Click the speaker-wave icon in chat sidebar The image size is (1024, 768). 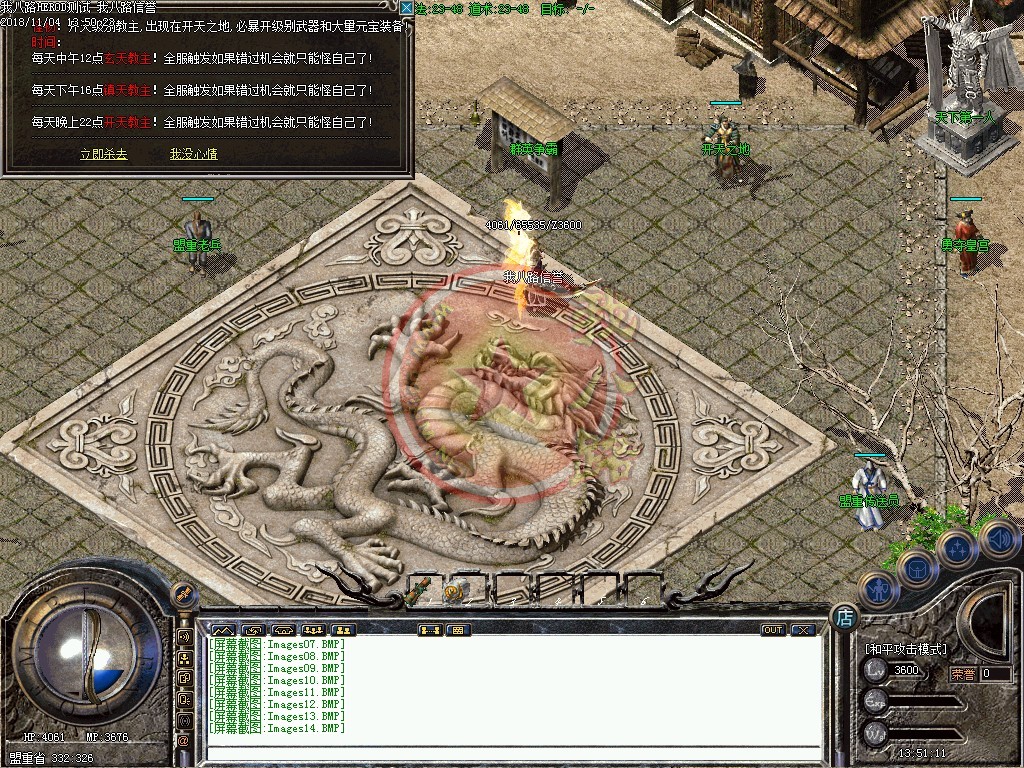click(184, 636)
